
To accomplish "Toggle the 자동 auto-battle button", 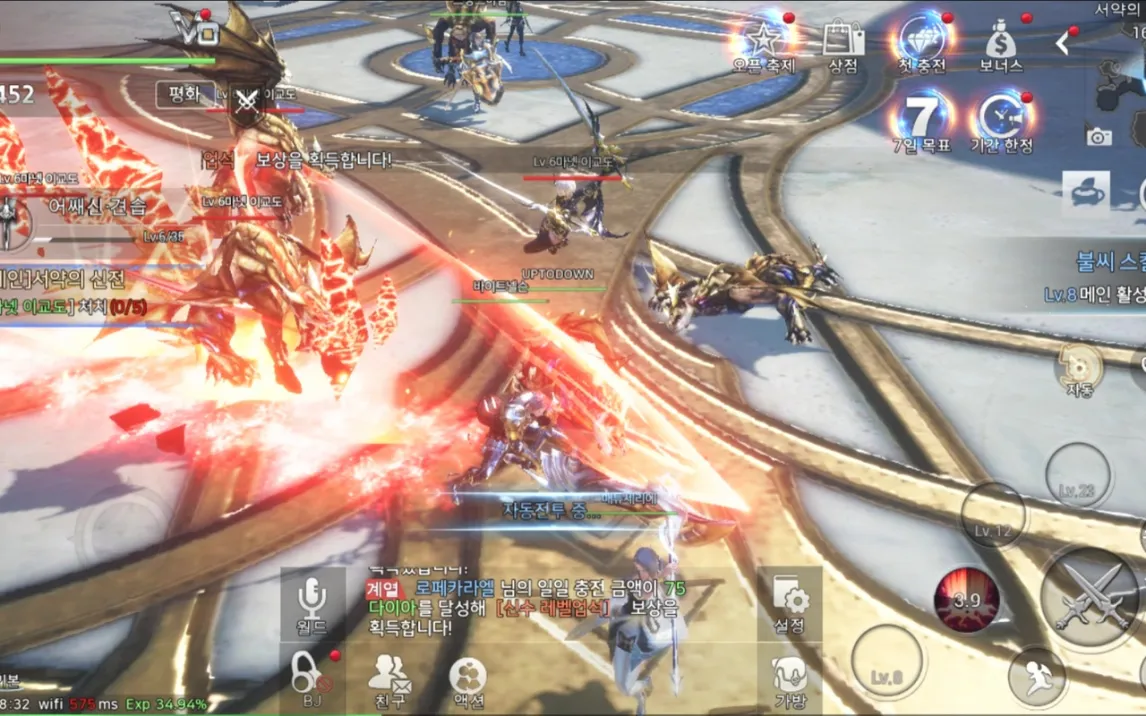I will click(x=1079, y=369).
